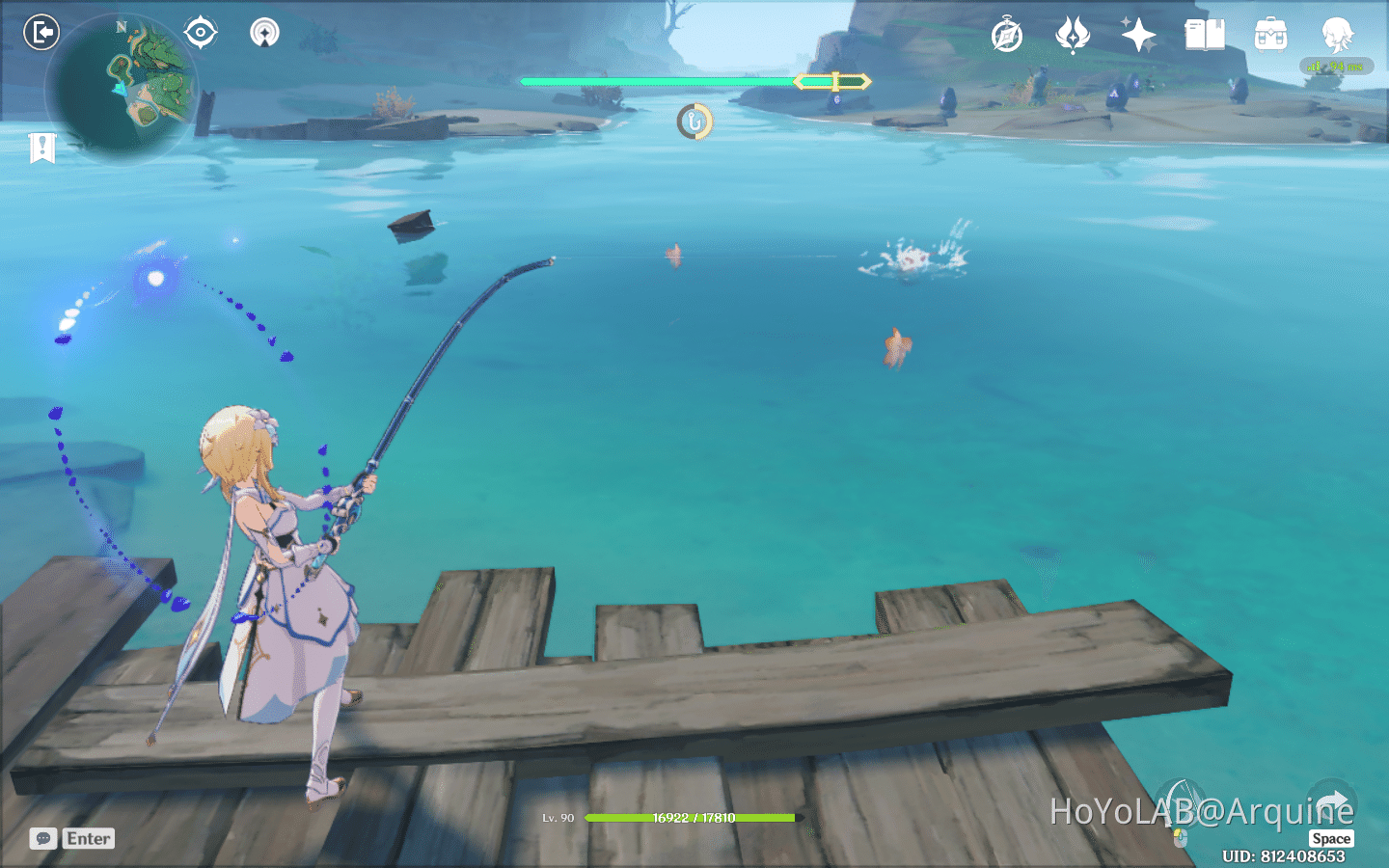Click the central fishing hook indicator
This screenshot has height=868, width=1389.
coord(694,122)
